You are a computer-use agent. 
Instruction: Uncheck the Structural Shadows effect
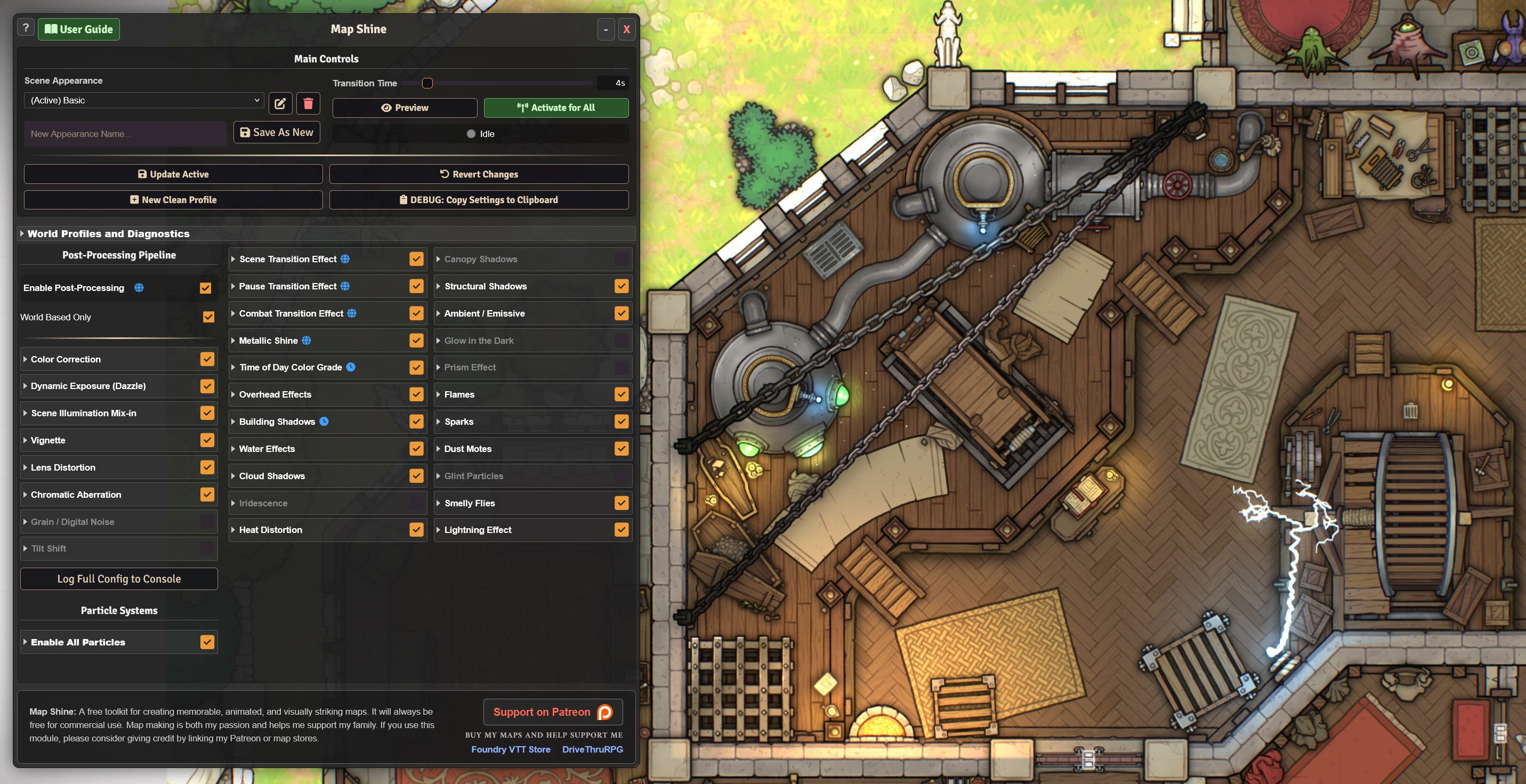point(621,286)
